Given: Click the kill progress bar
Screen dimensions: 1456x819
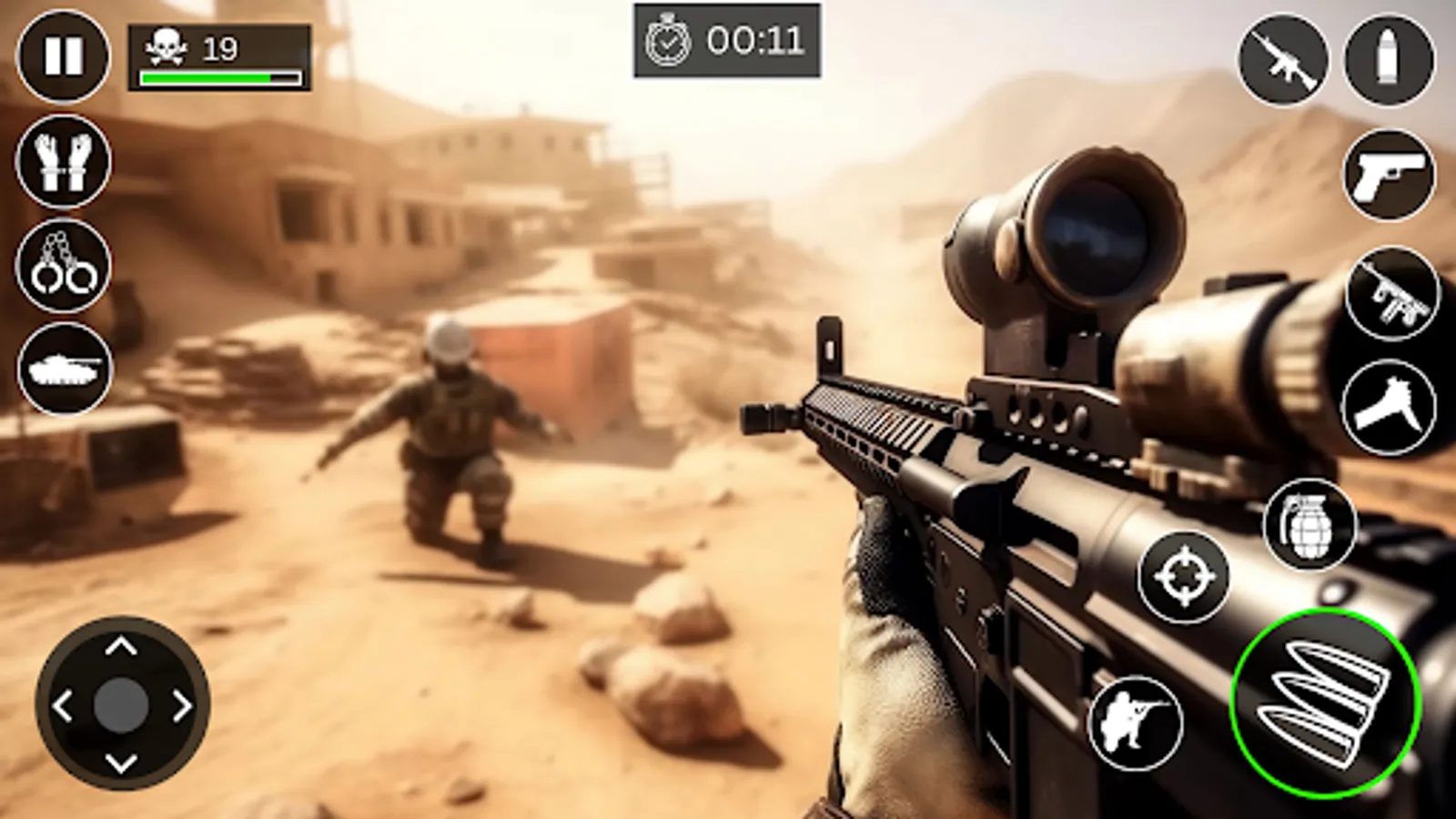Looking at the screenshot, I should click(x=218, y=76).
